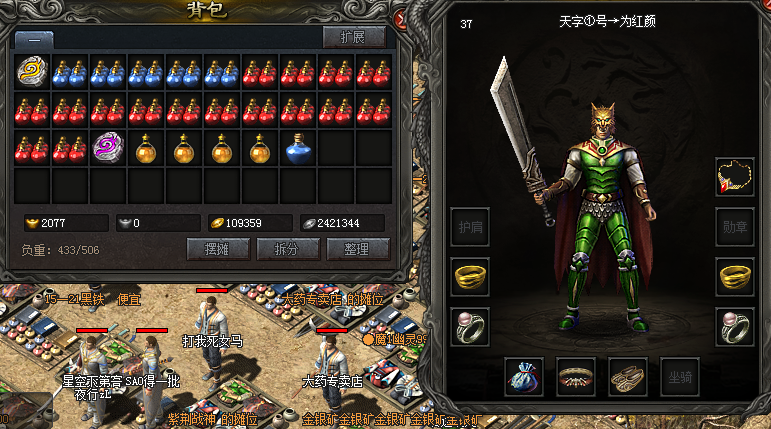Switch to the first bag tab

point(34,39)
